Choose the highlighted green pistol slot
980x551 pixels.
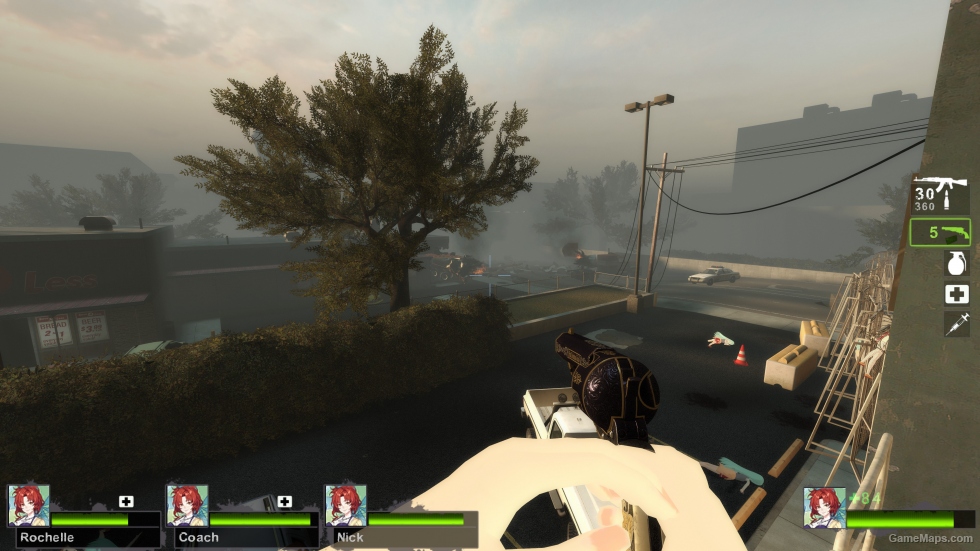click(x=941, y=233)
